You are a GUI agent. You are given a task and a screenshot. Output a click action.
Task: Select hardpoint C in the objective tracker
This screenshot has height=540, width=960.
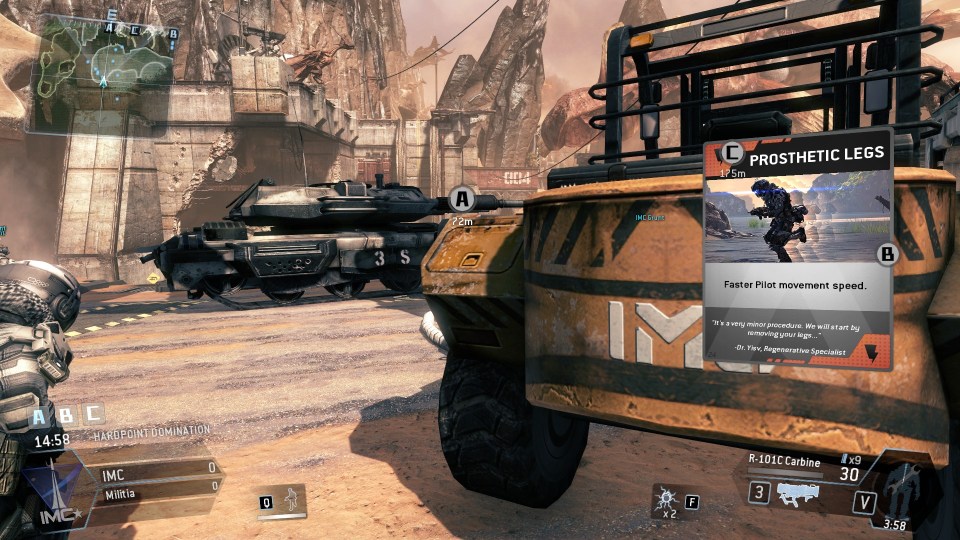click(92, 414)
